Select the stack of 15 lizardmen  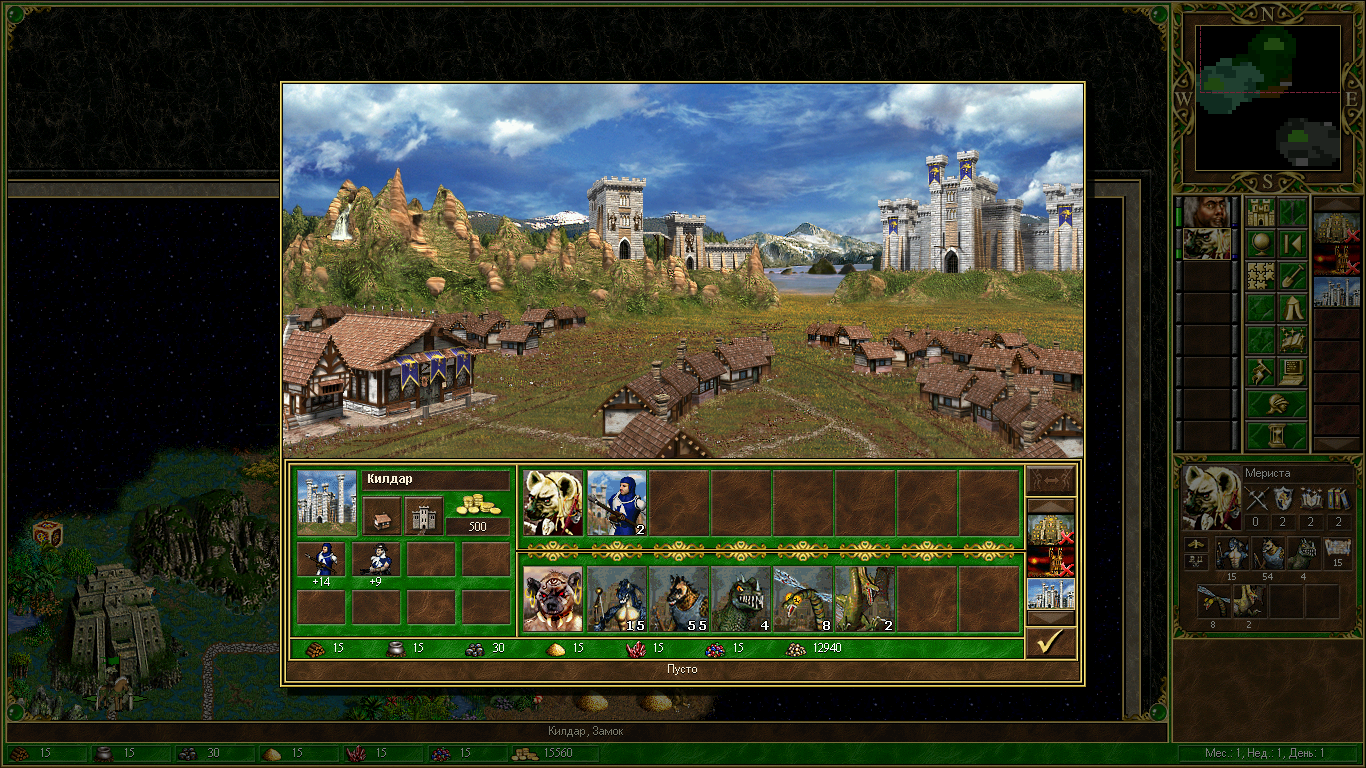tap(617, 599)
